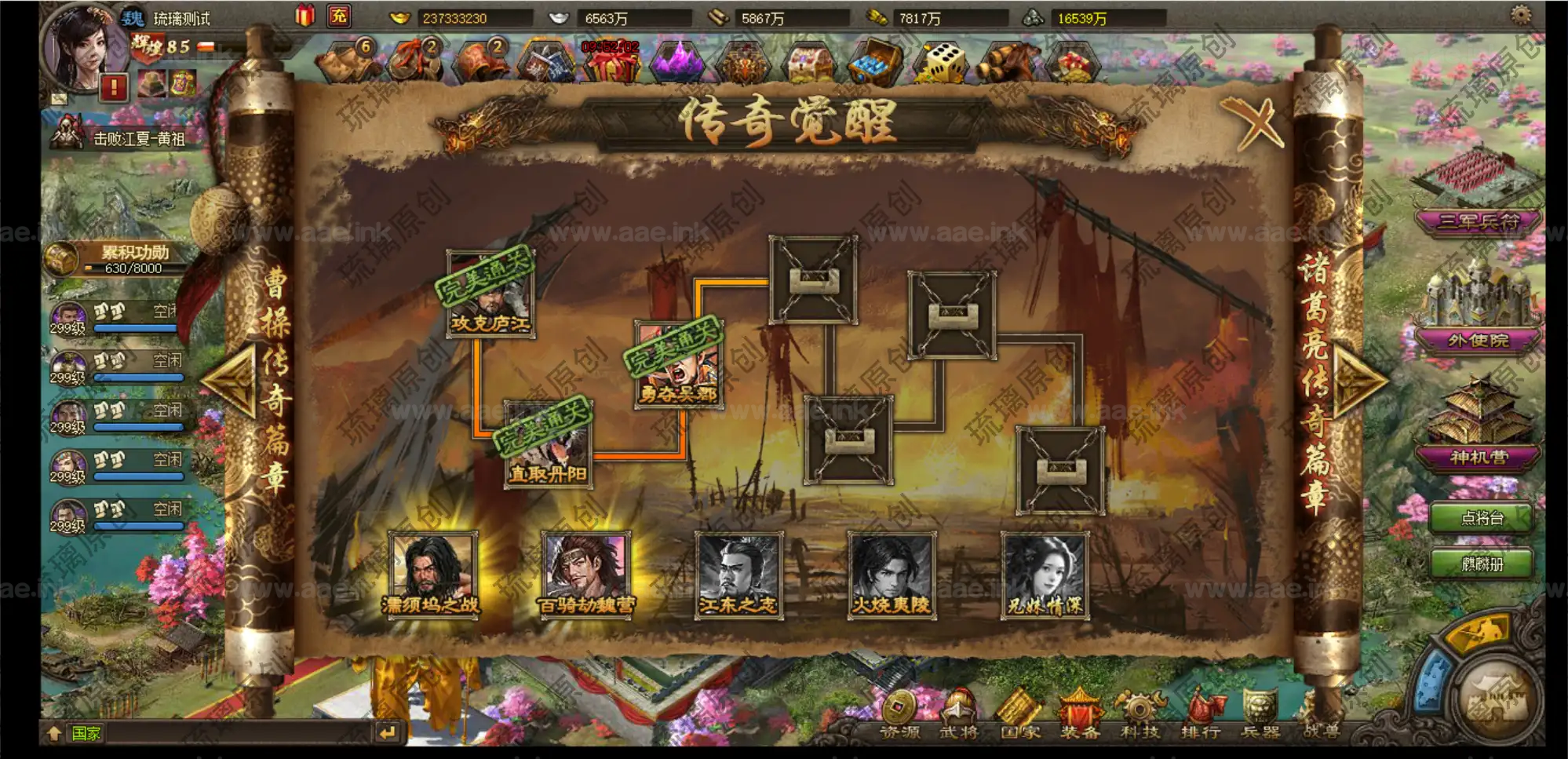This screenshot has width=1568, height=759.
Task: Choose the 百骑劫魏营 hero portrait
Action: (585, 575)
